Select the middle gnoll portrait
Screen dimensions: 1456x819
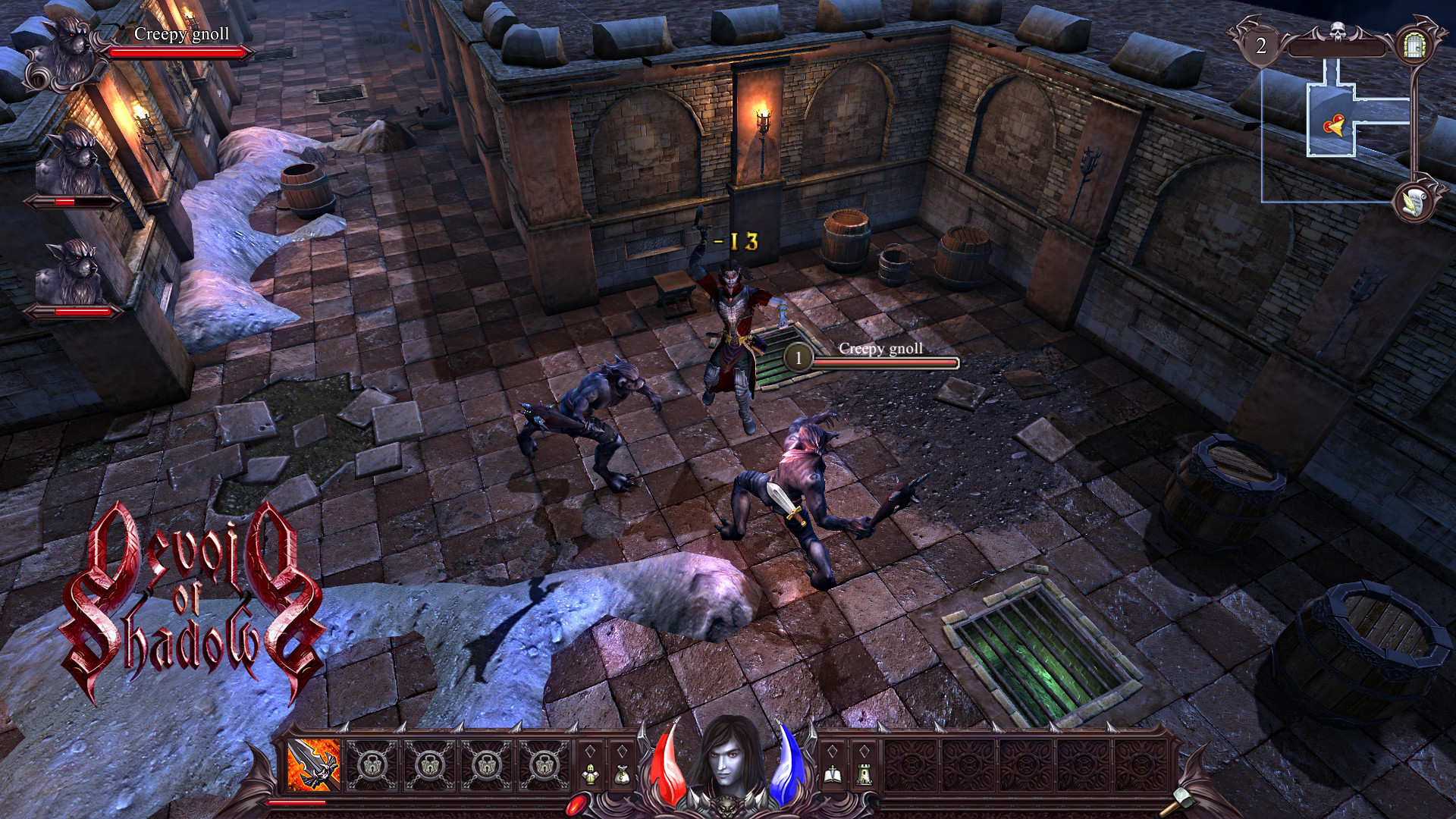74,162
